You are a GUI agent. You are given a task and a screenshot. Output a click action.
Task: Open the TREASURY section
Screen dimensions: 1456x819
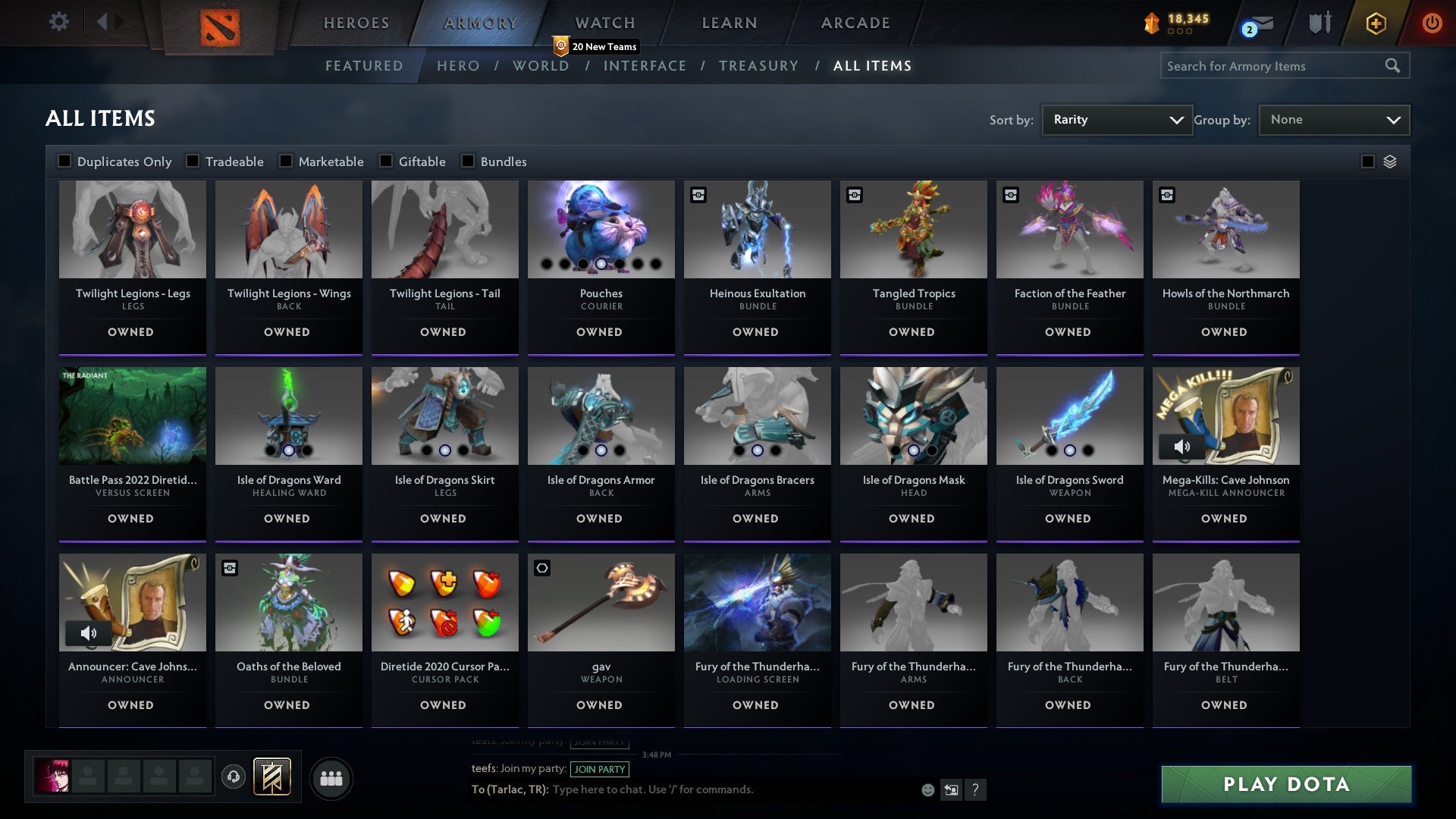click(x=758, y=66)
